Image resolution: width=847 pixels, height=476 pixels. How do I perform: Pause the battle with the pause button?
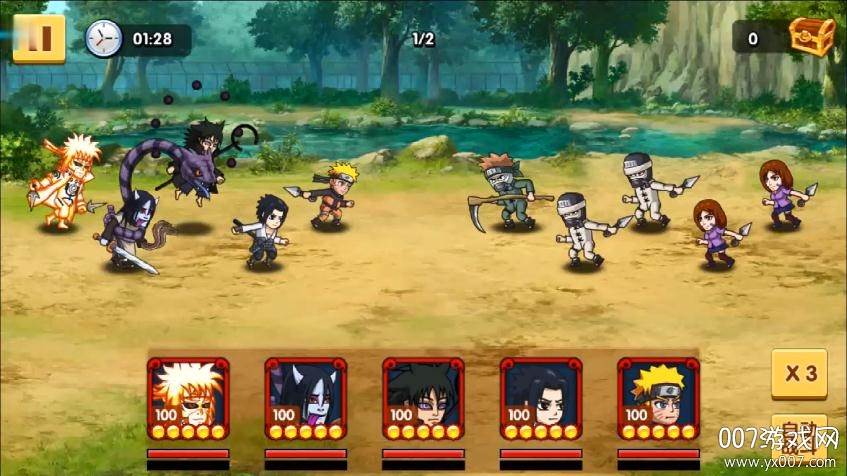coord(39,39)
